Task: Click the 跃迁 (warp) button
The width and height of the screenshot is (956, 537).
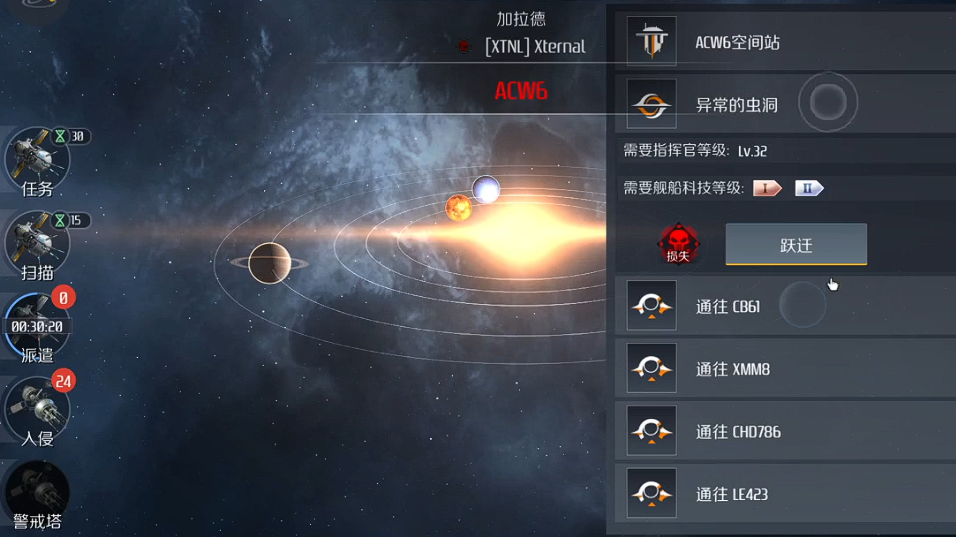Action: [x=796, y=245]
